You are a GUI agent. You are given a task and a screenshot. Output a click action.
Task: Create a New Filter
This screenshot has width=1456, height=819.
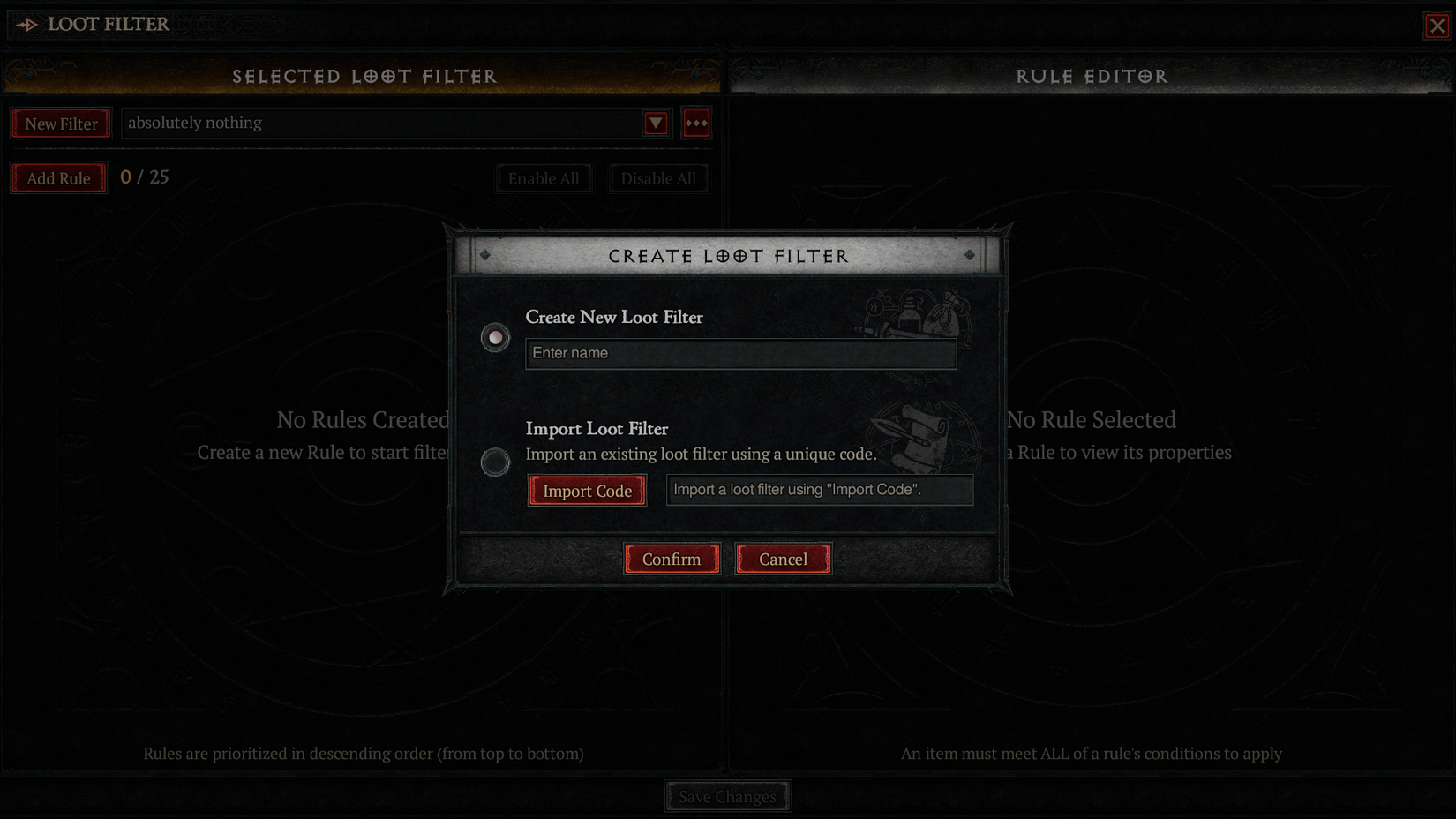(60, 124)
